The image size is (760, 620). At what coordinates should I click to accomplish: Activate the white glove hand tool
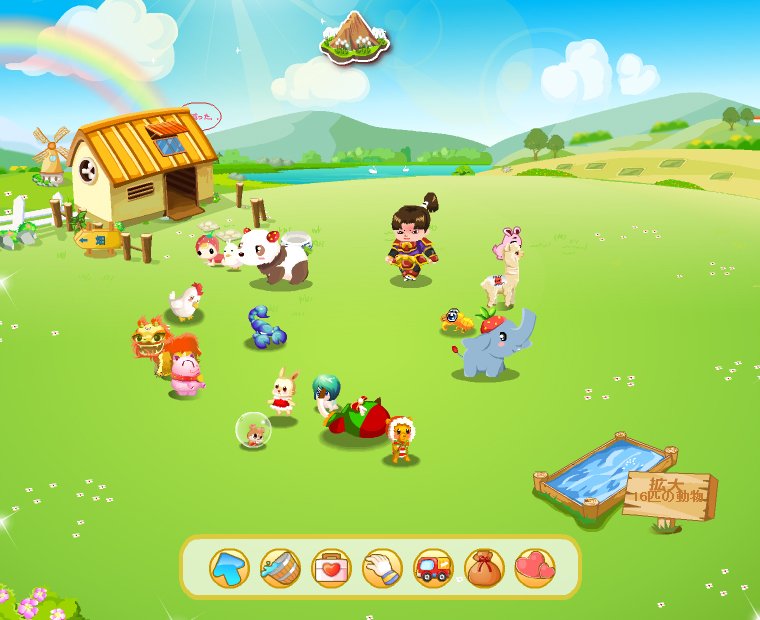[x=382, y=568]
